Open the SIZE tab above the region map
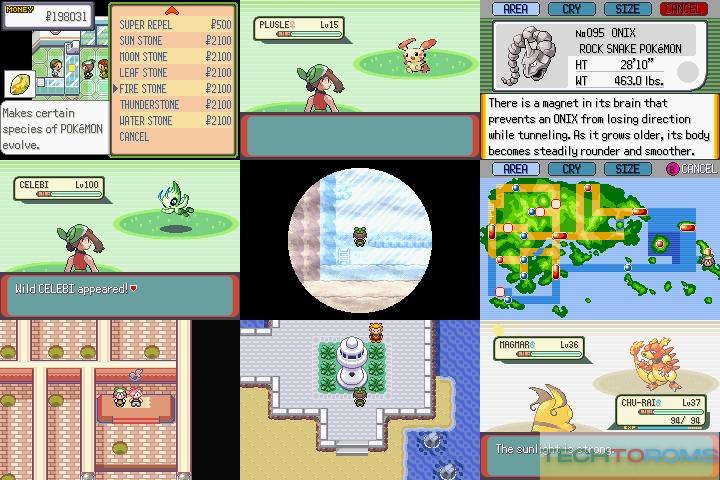 [627, 169]
